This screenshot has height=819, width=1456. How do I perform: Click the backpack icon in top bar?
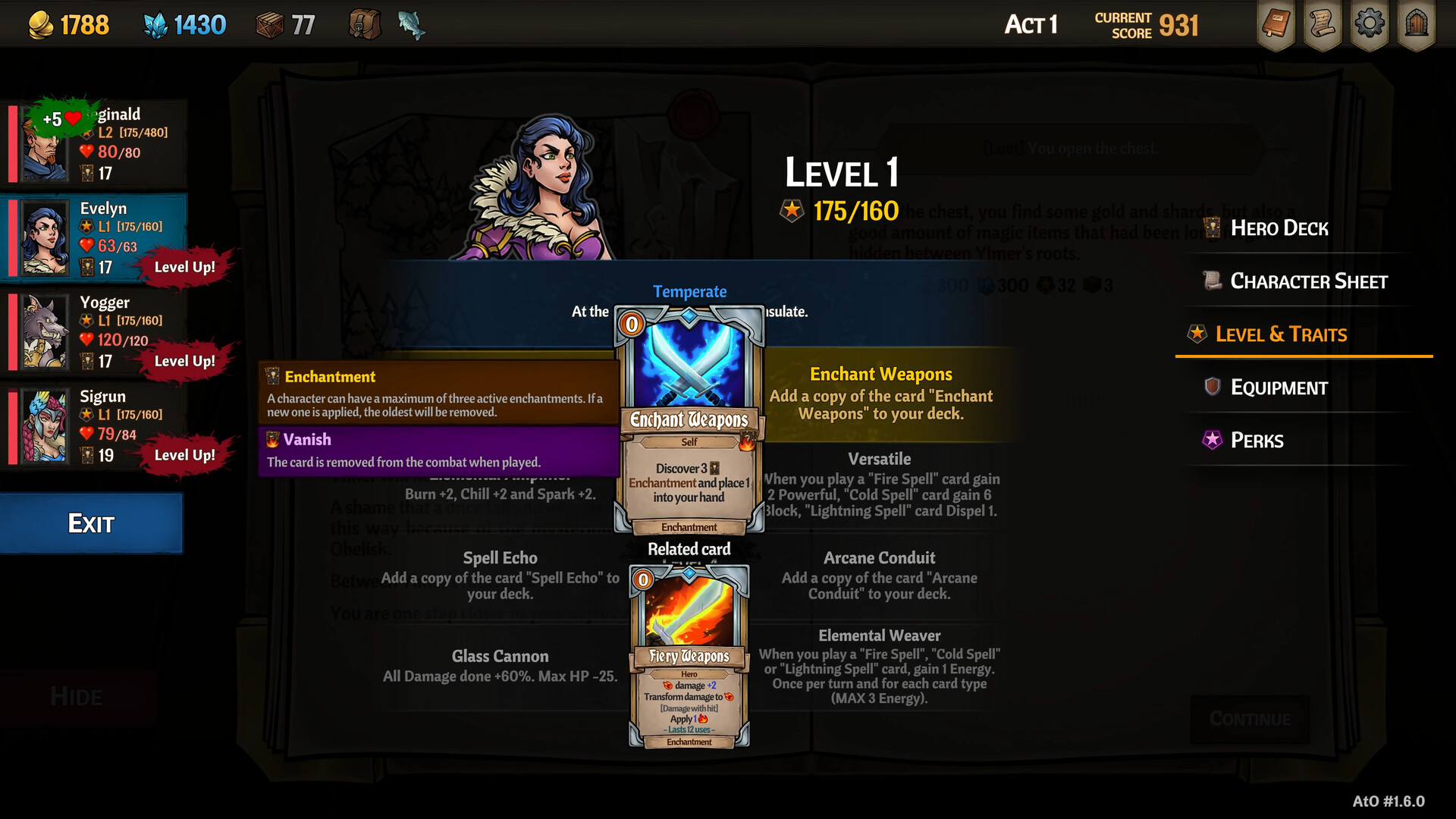pyautogui.click(x=365, y=25)
